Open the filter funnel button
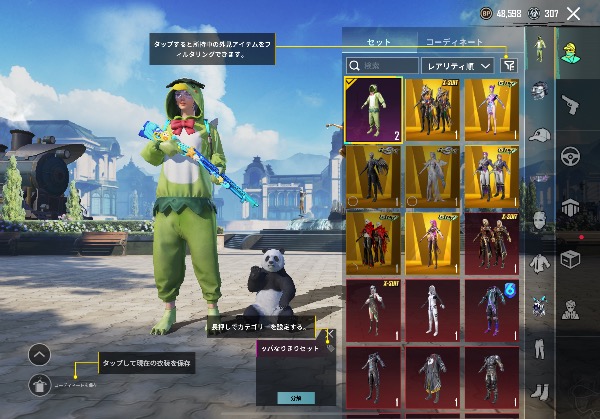600x419 pixels. click(x=509, y=65)
